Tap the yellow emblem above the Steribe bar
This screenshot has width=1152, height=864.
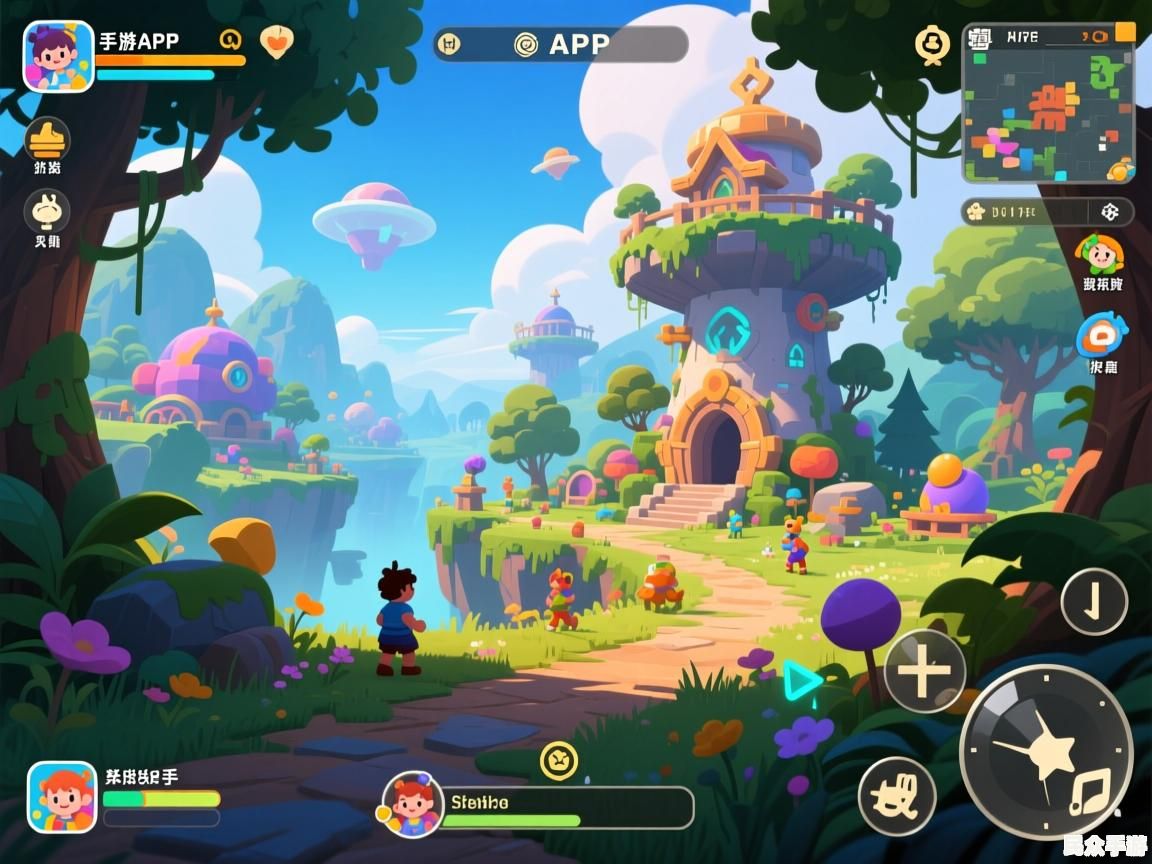[559, 760]
